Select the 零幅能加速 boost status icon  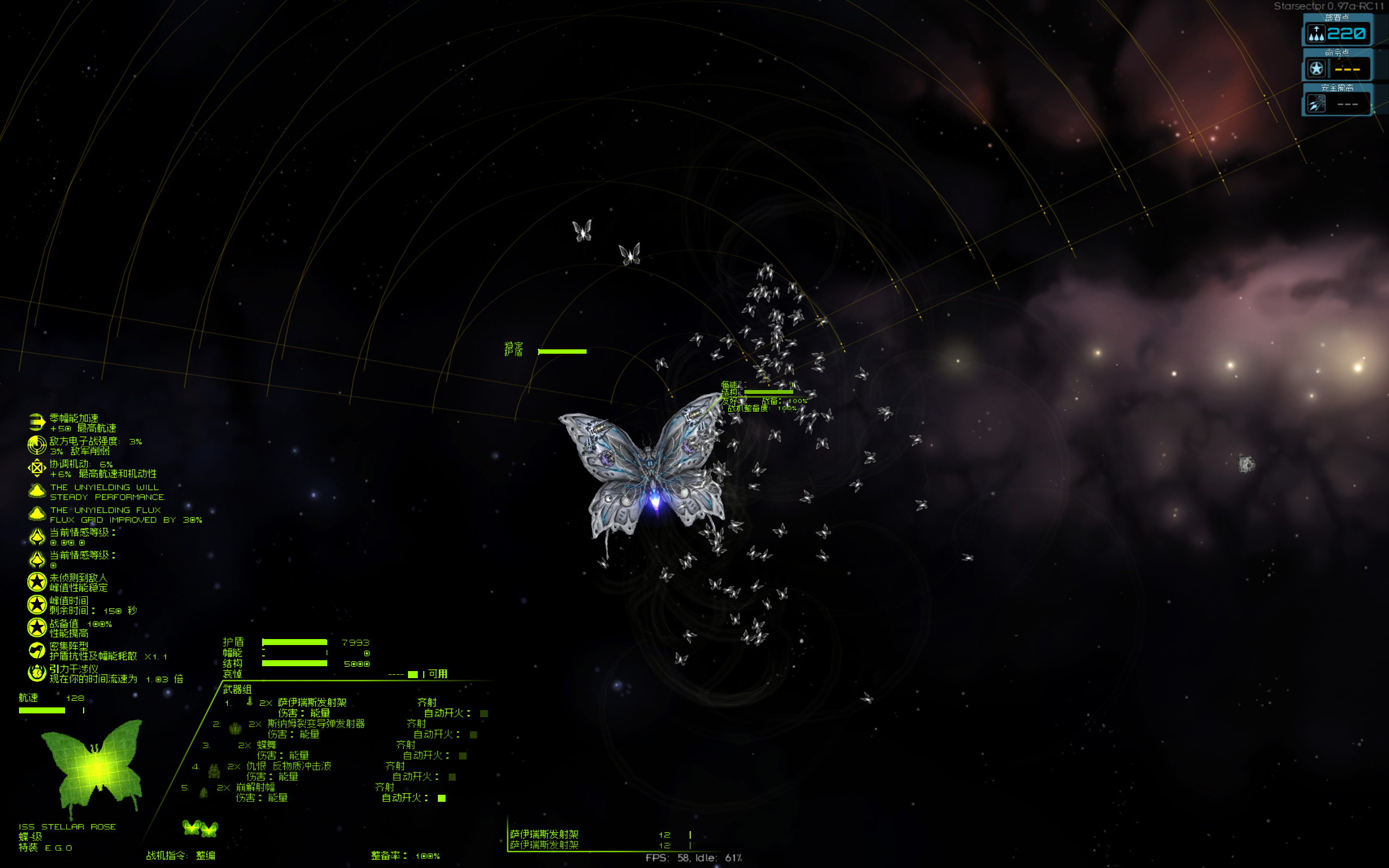37,422
